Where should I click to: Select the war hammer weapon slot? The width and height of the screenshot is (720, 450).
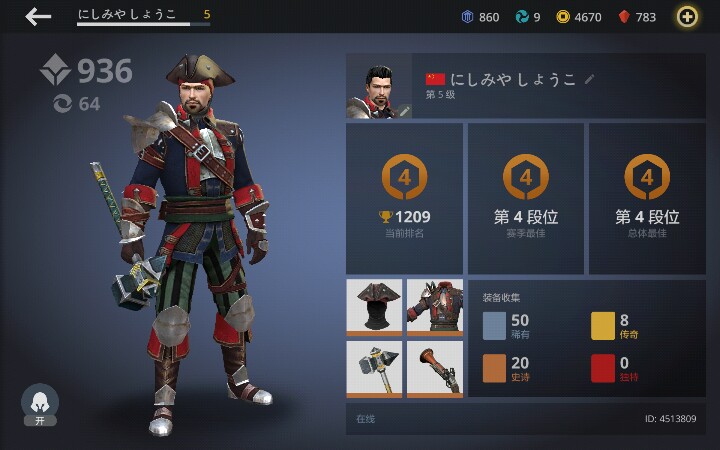point(374,369)
